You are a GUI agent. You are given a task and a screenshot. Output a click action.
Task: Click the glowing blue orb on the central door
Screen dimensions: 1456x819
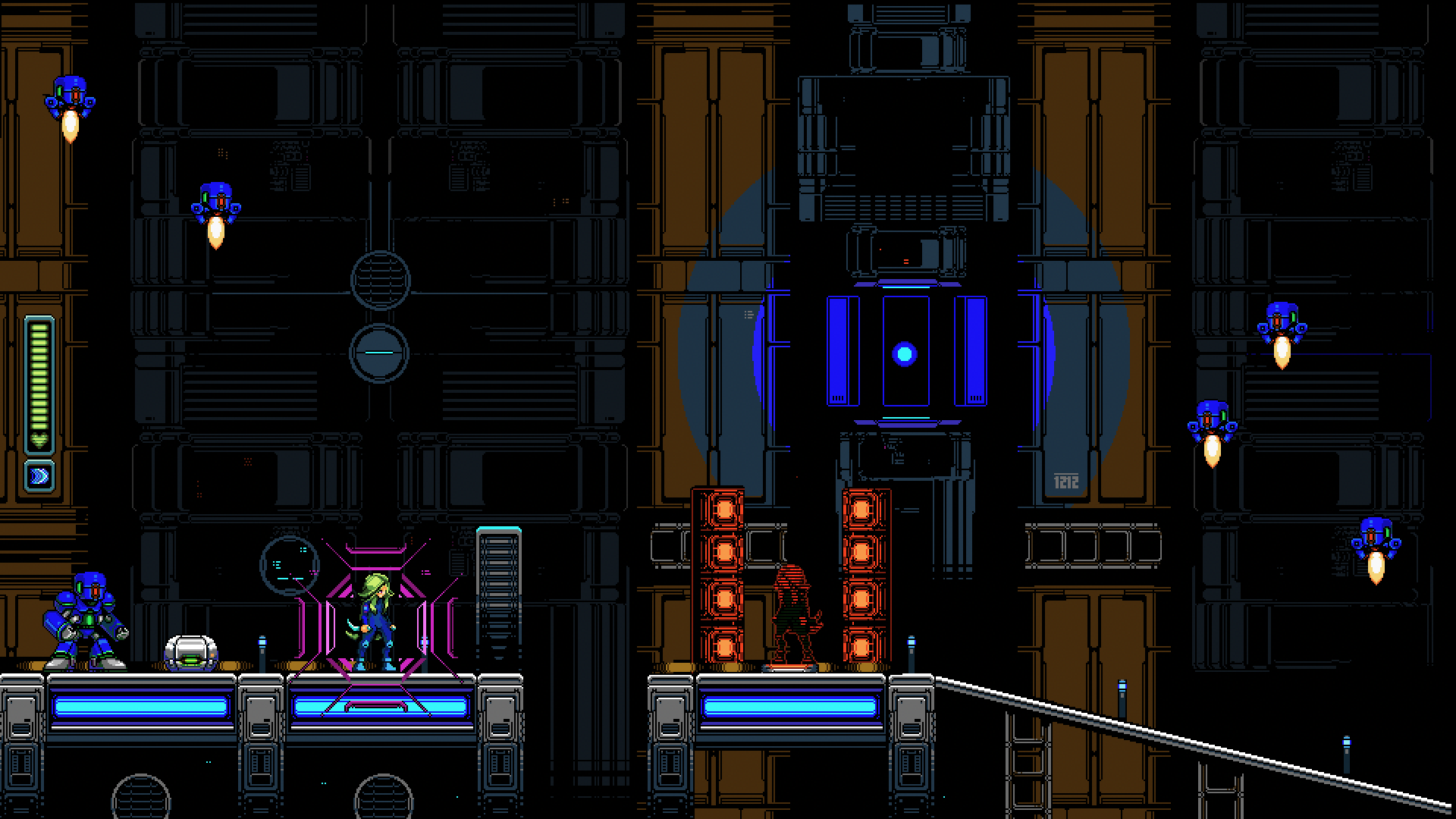903,352
